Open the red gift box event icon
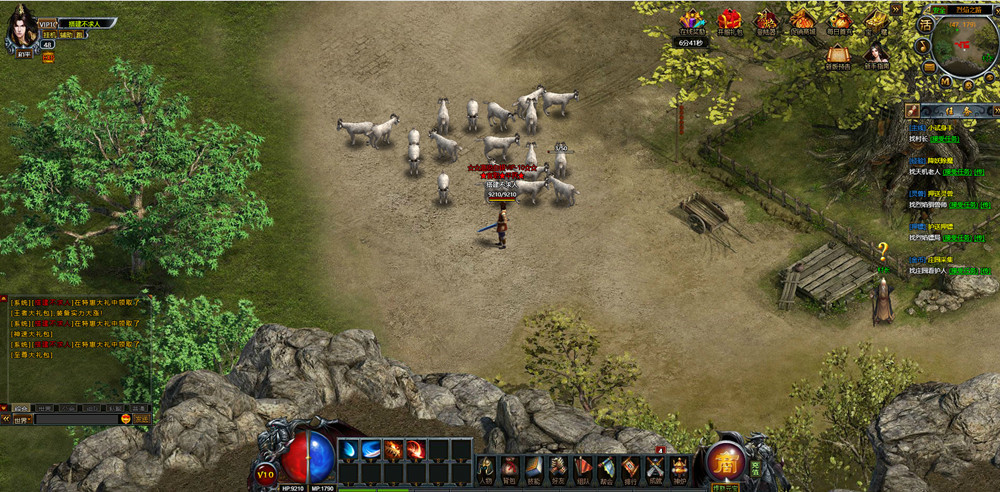The height and width of the screenshot is (492, 1000). click(729, 21)
